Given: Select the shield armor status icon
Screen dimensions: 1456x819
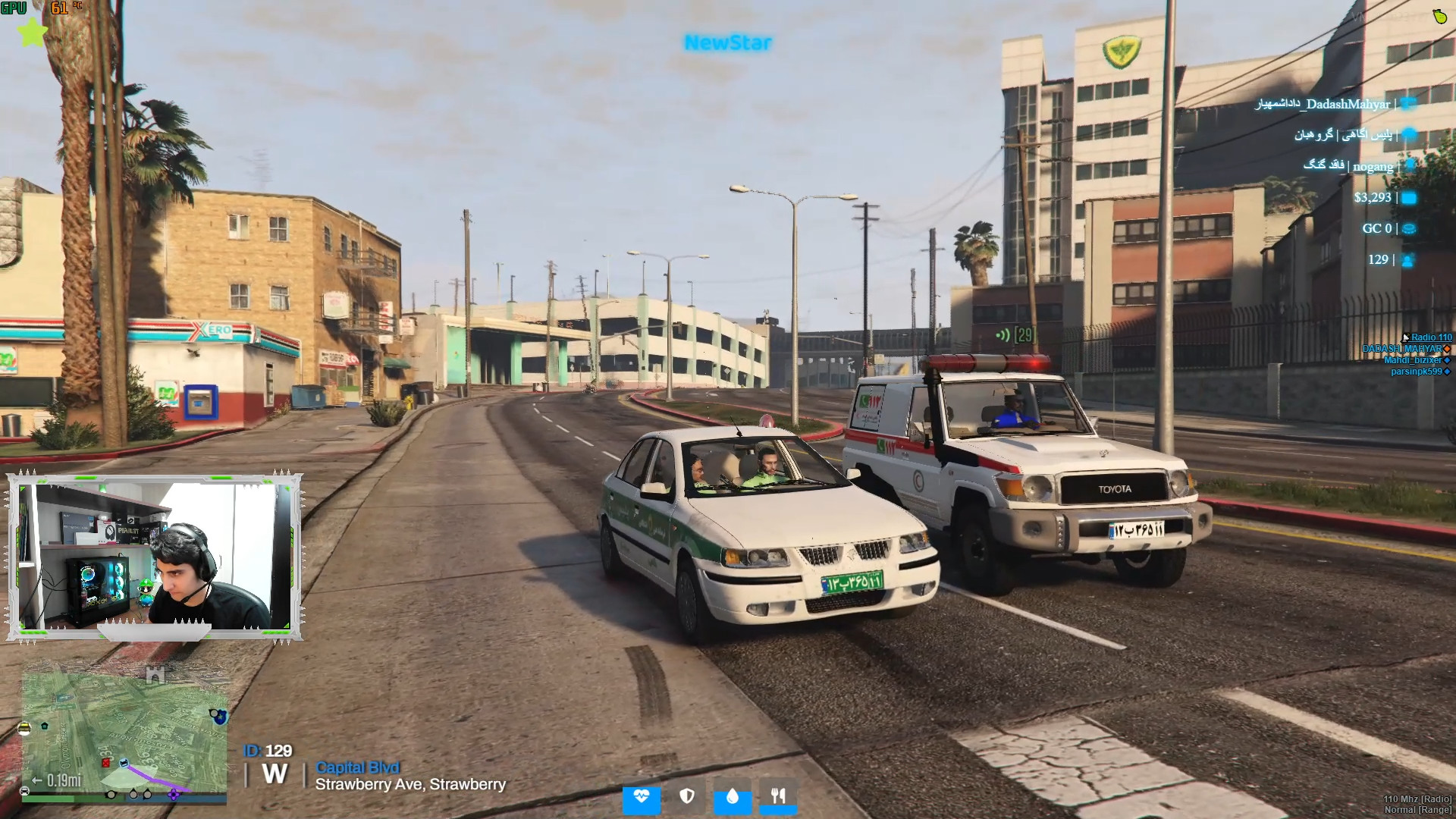Looking at the screenshot, I should (x=687, y=796).
